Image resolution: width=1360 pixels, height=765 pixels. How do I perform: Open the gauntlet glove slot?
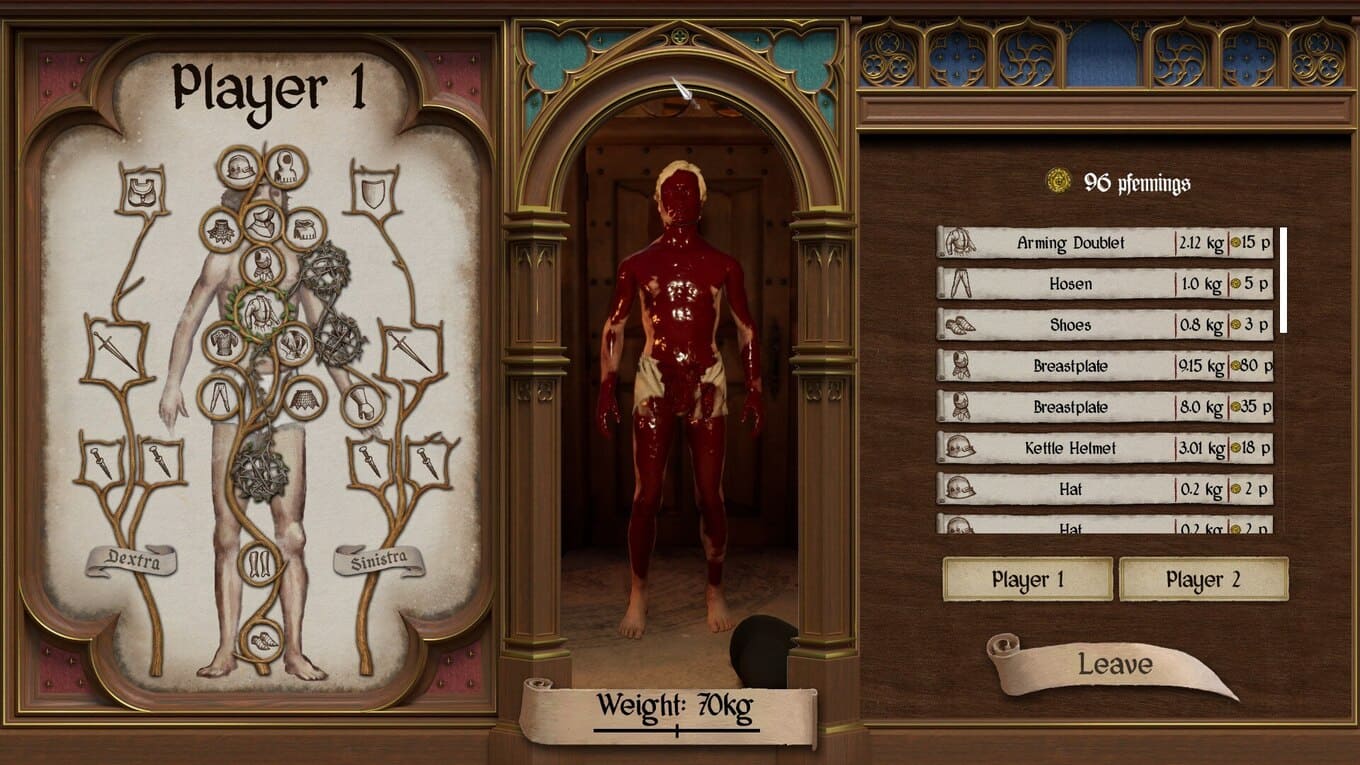point(362,405)
